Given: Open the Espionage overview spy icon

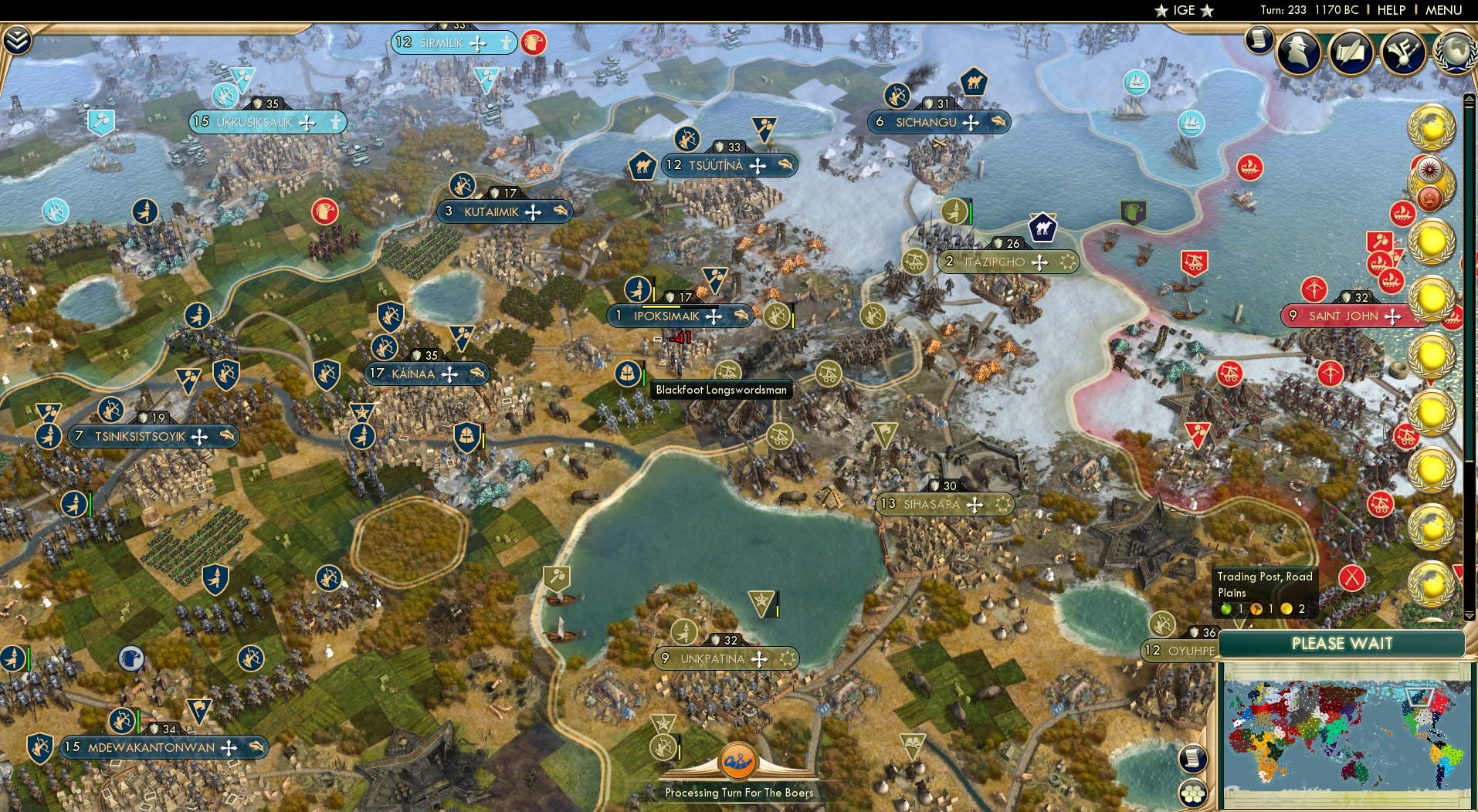Looking at the screenshot, I should pyautogui.click(x=1298, y=52).
